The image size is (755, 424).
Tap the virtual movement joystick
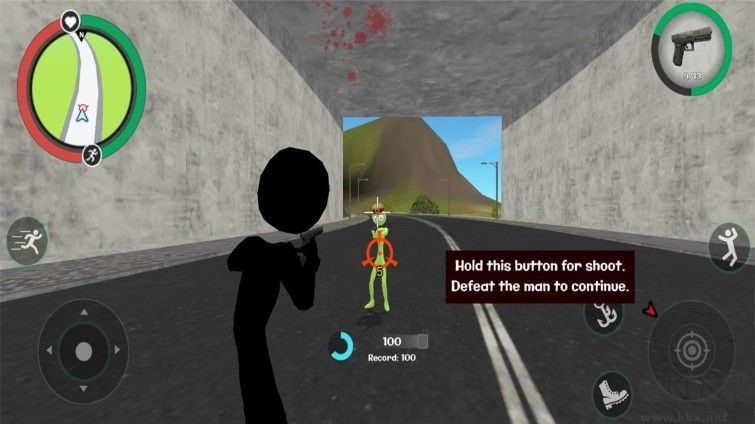click(x=82, y=351)
